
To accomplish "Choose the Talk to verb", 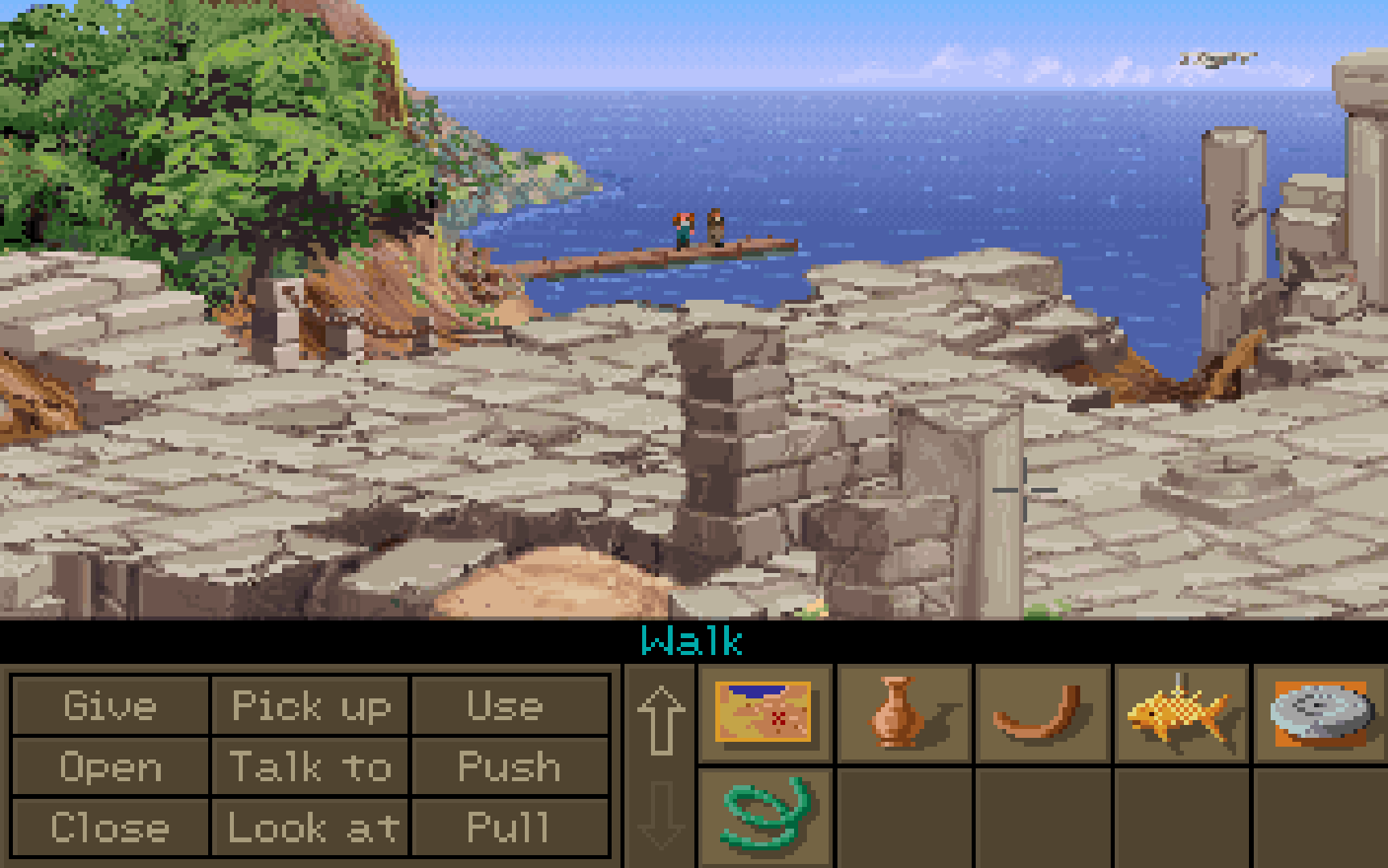I will (311, 767).
